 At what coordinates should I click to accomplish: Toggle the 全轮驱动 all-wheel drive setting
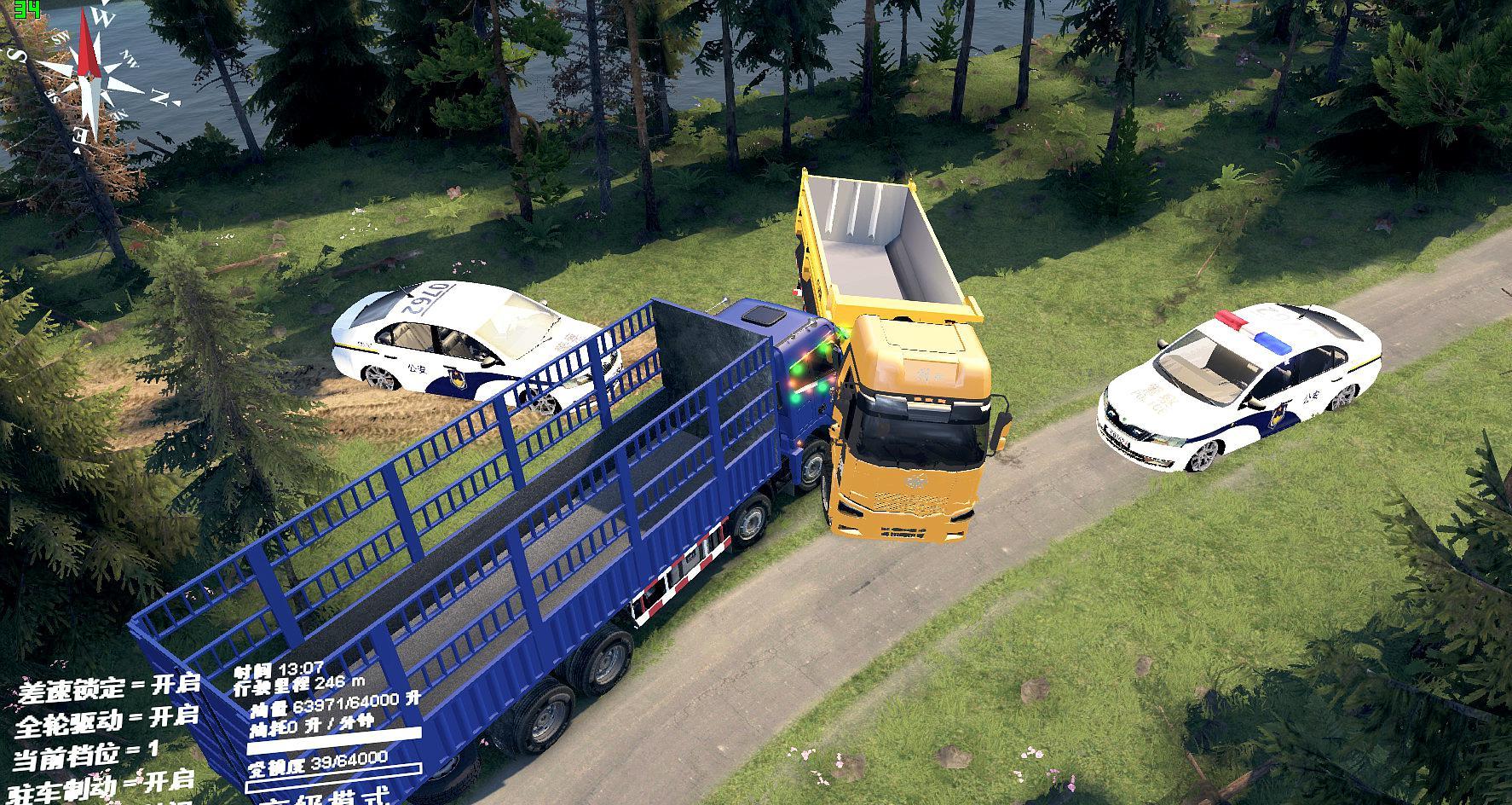click(107, 720)
